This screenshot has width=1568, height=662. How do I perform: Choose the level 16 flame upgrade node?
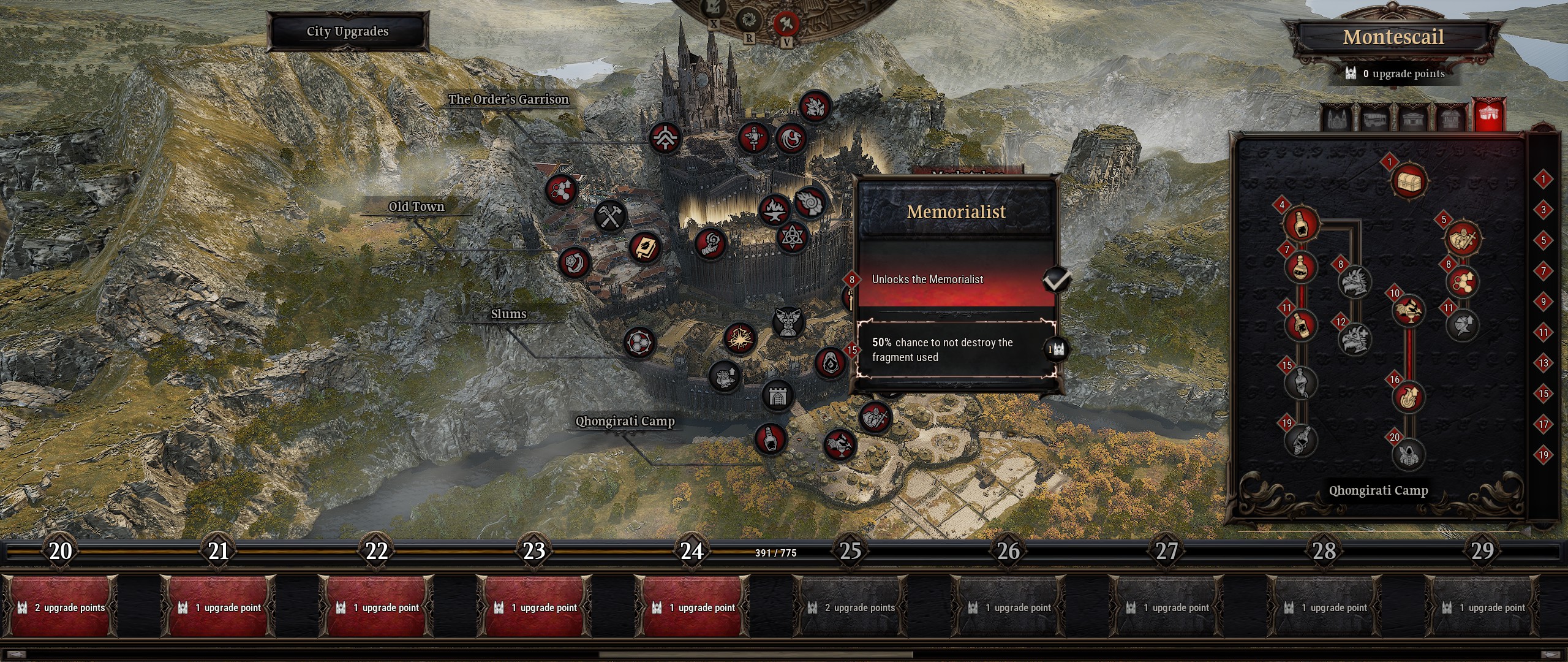tap(1408, 397)
